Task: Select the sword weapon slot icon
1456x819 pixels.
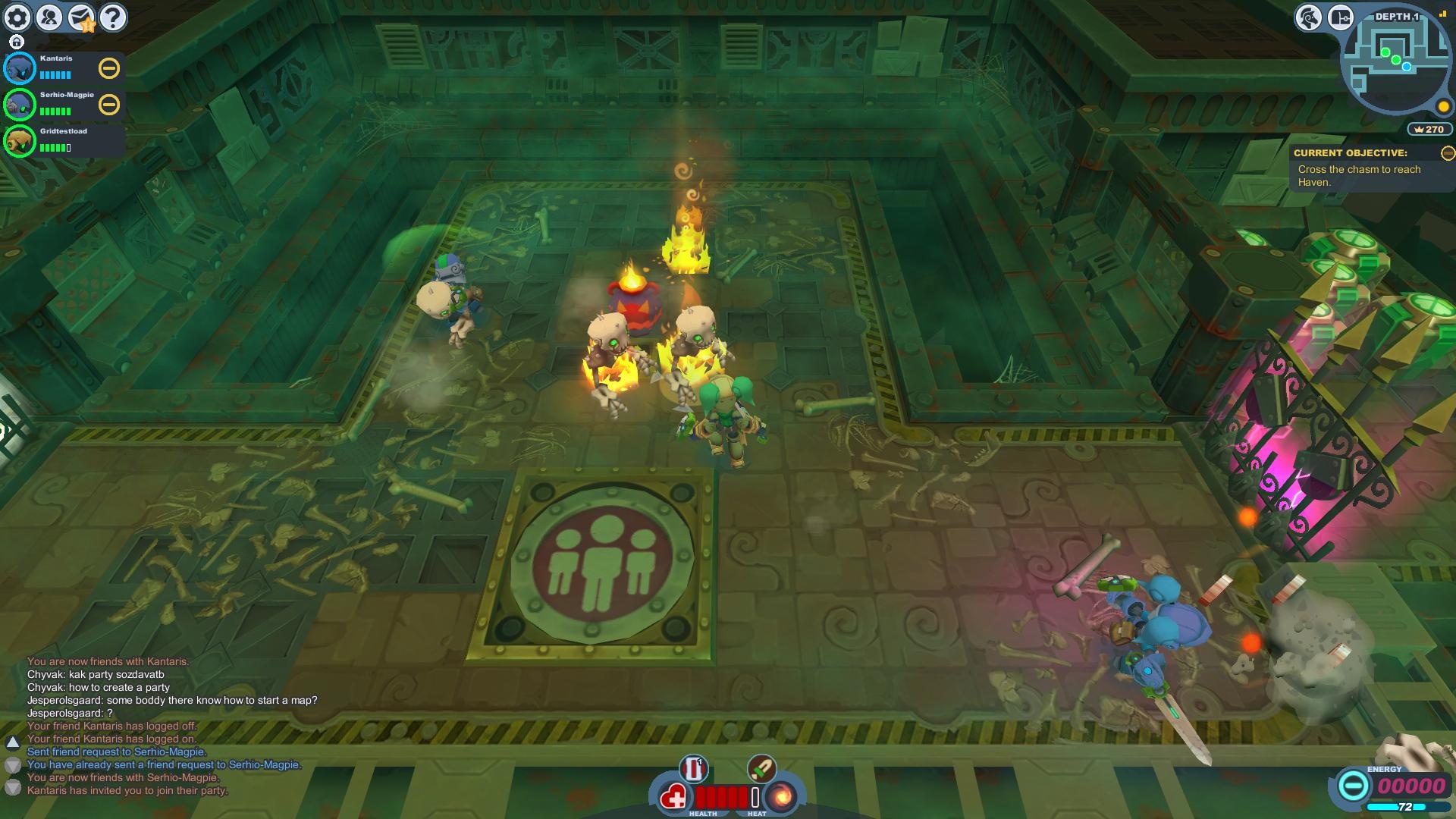Action: [x=761, y=769]
